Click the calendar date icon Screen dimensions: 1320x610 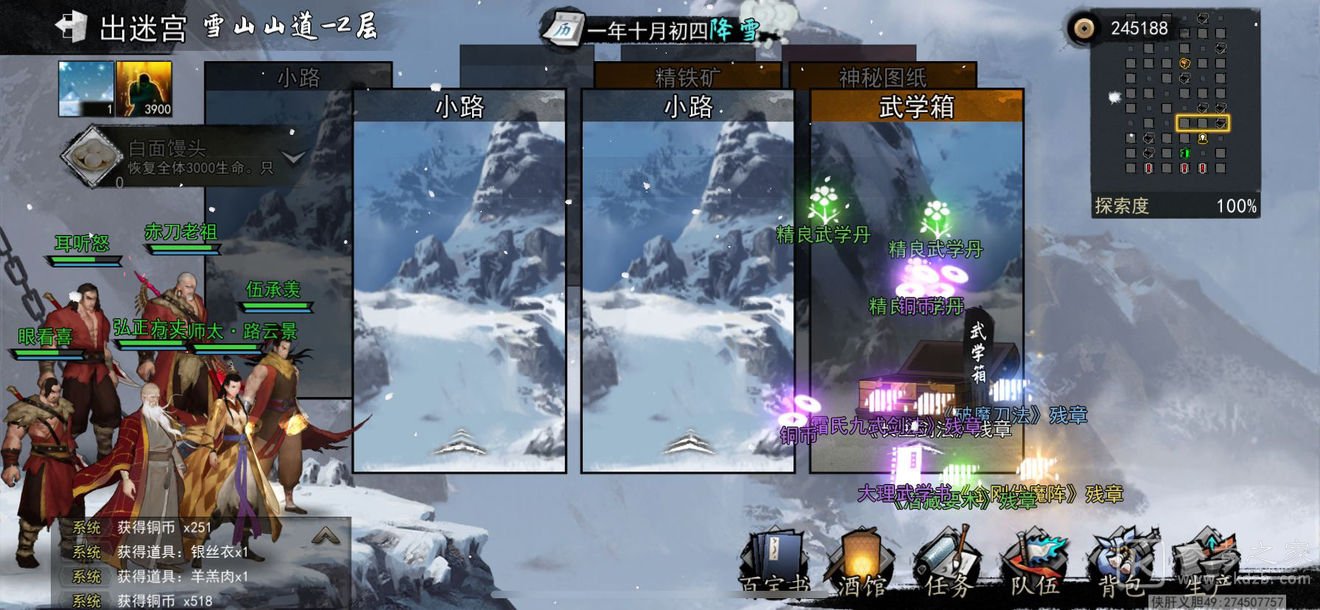[x=563, y=29]
